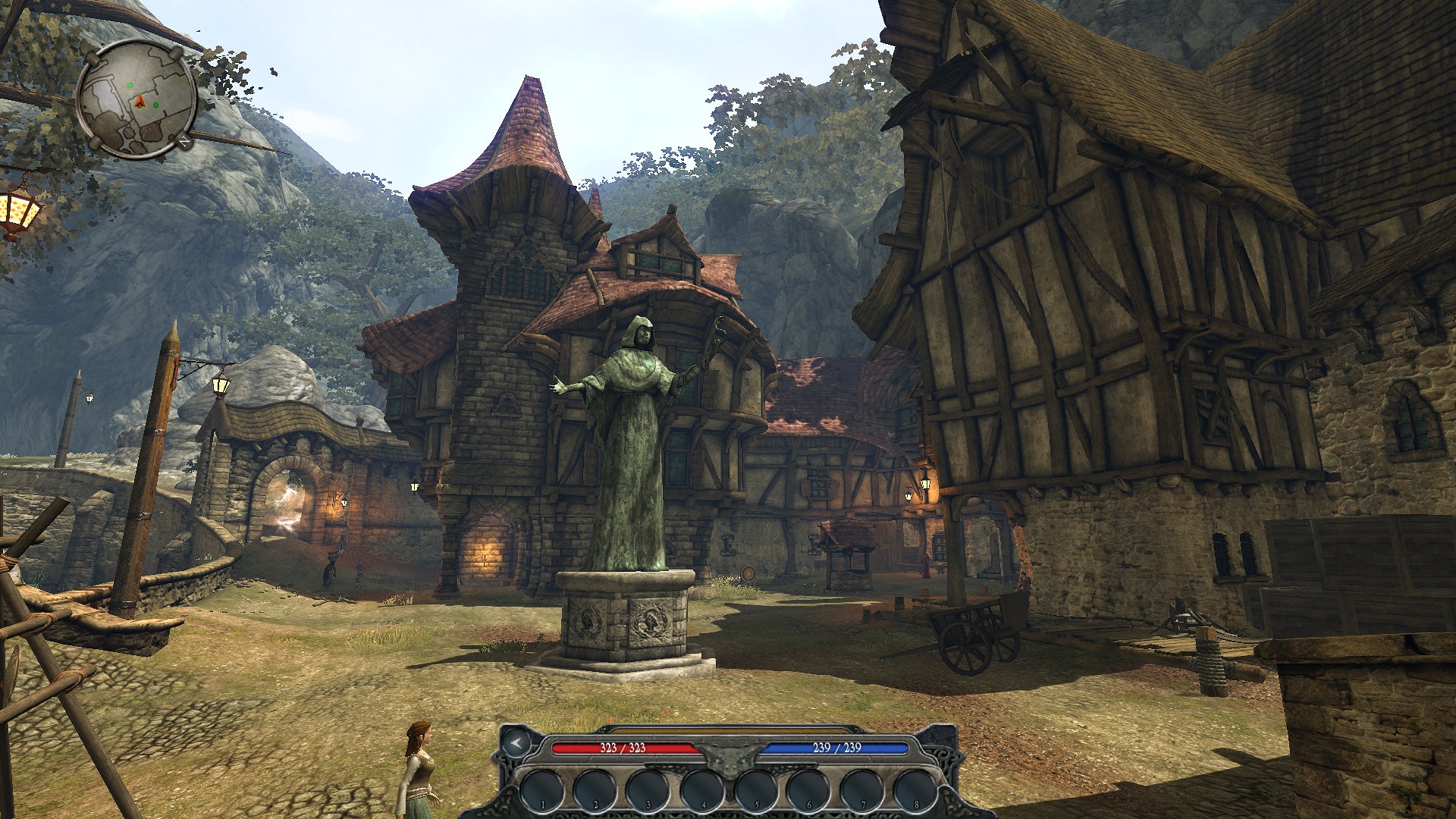Select action bar slot 1

click(544, 789)
